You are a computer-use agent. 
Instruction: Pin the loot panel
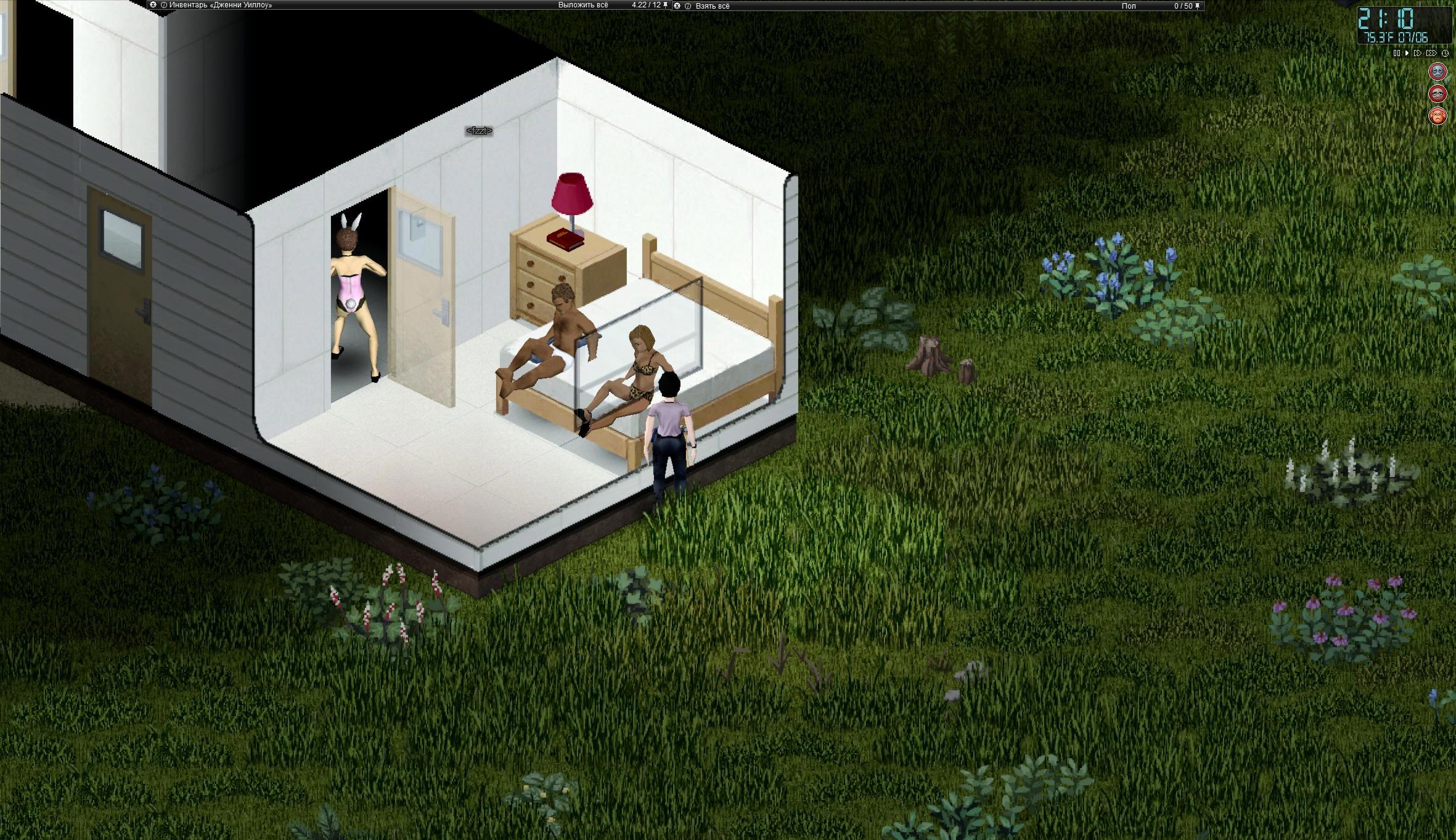tap(1198, 6)
